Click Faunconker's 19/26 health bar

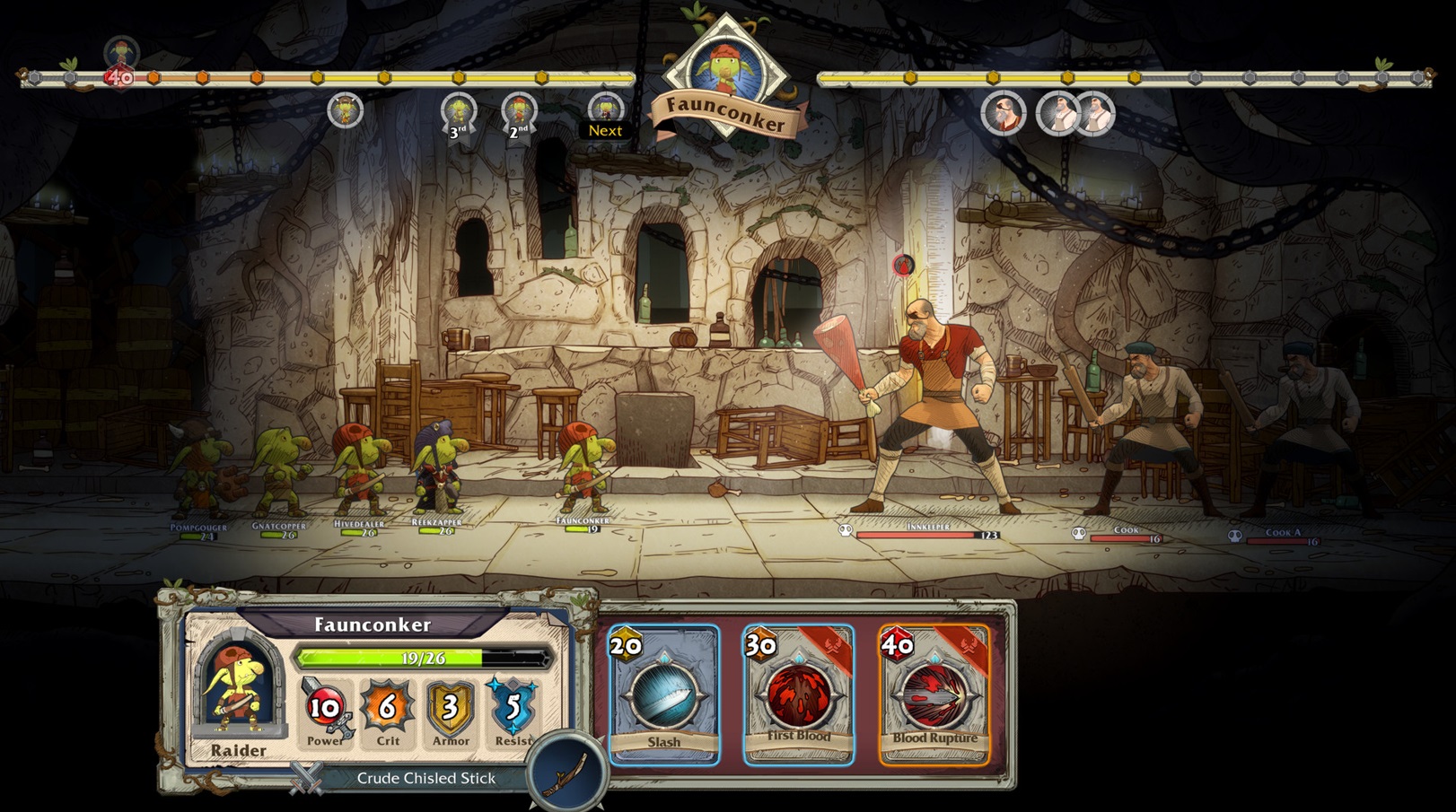424,658
